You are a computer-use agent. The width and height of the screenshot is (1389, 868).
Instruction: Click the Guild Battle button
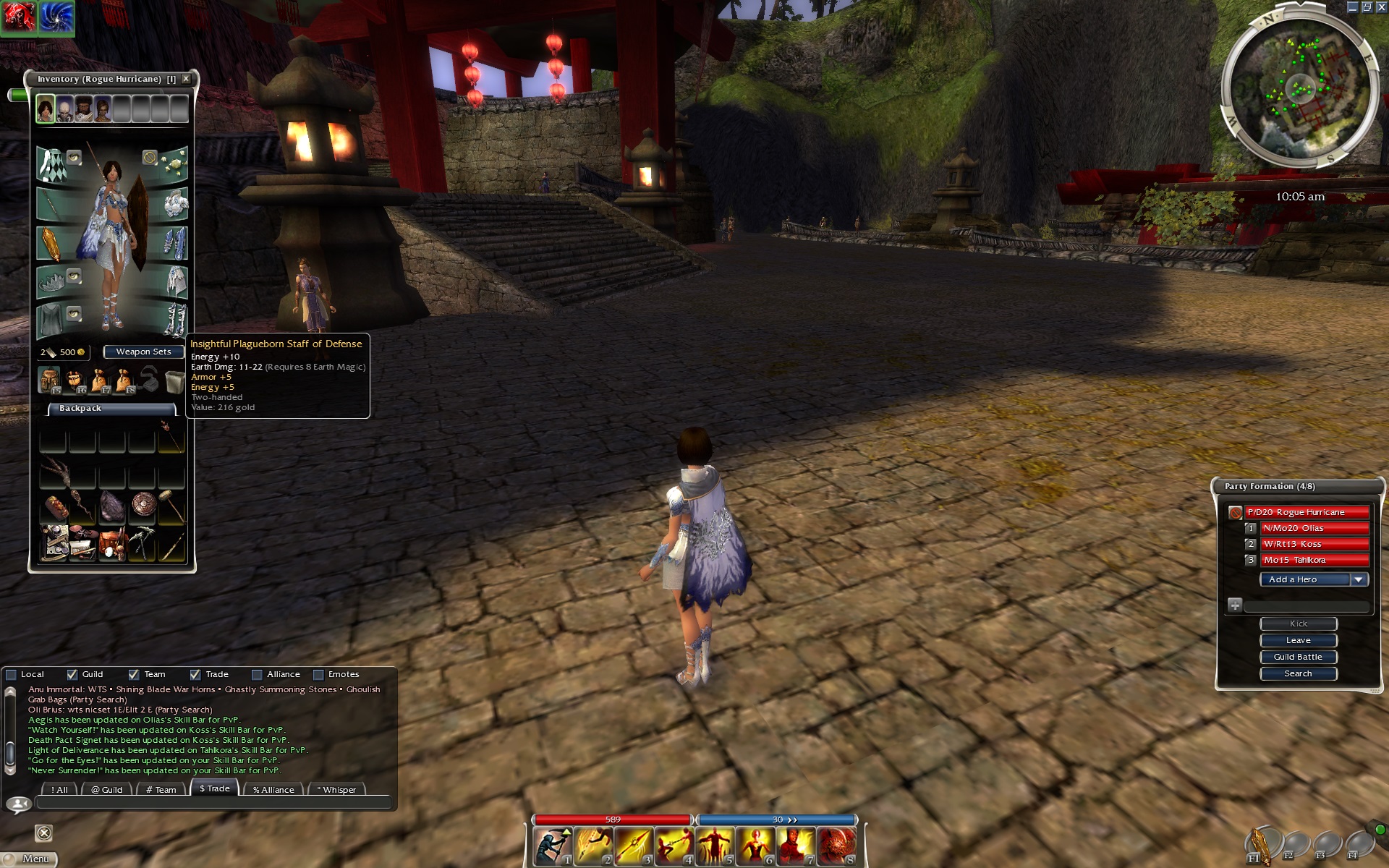coord(1298,657)
